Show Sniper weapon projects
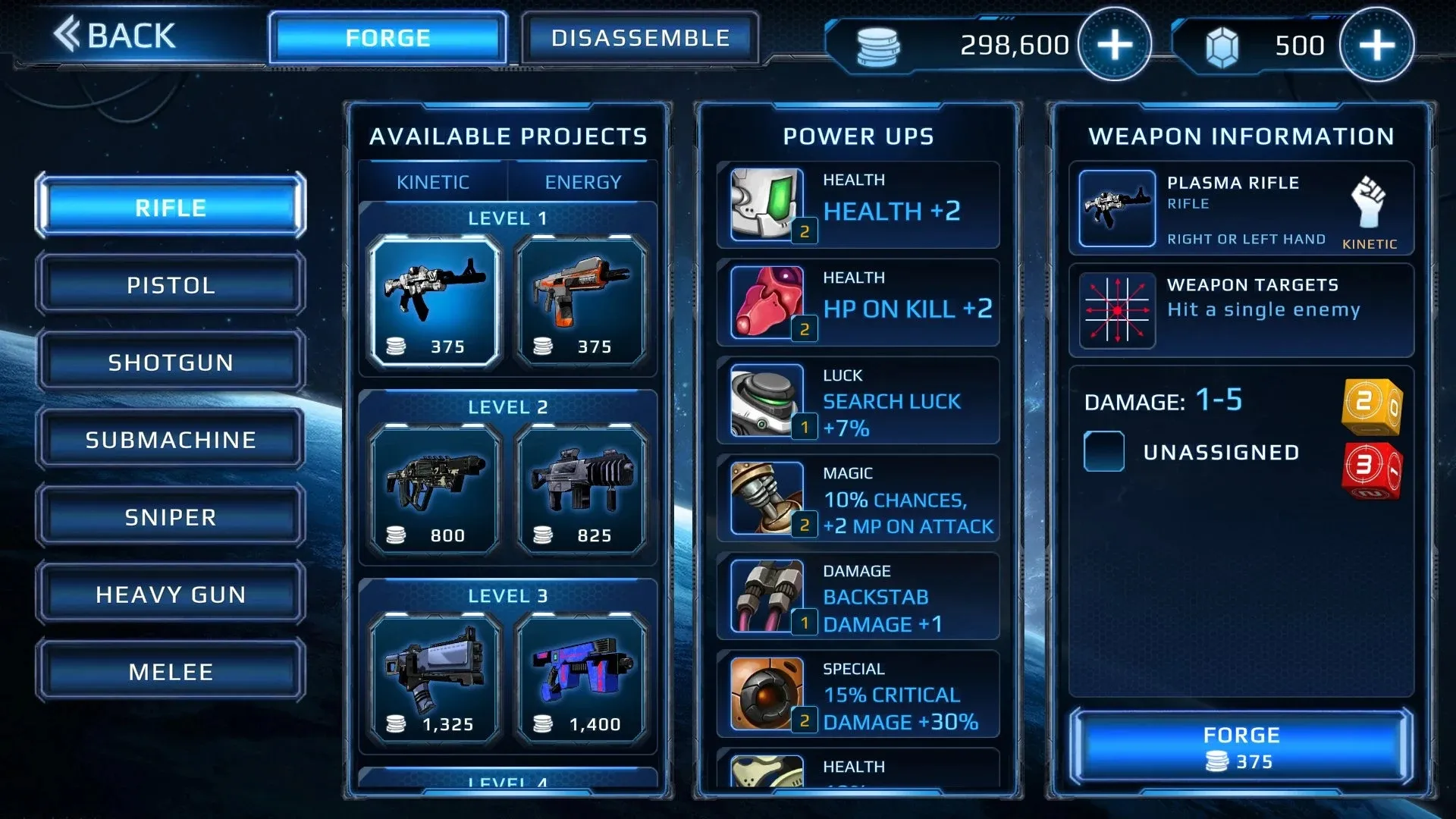Viewport: 1456px width, 819px height. 171,517
